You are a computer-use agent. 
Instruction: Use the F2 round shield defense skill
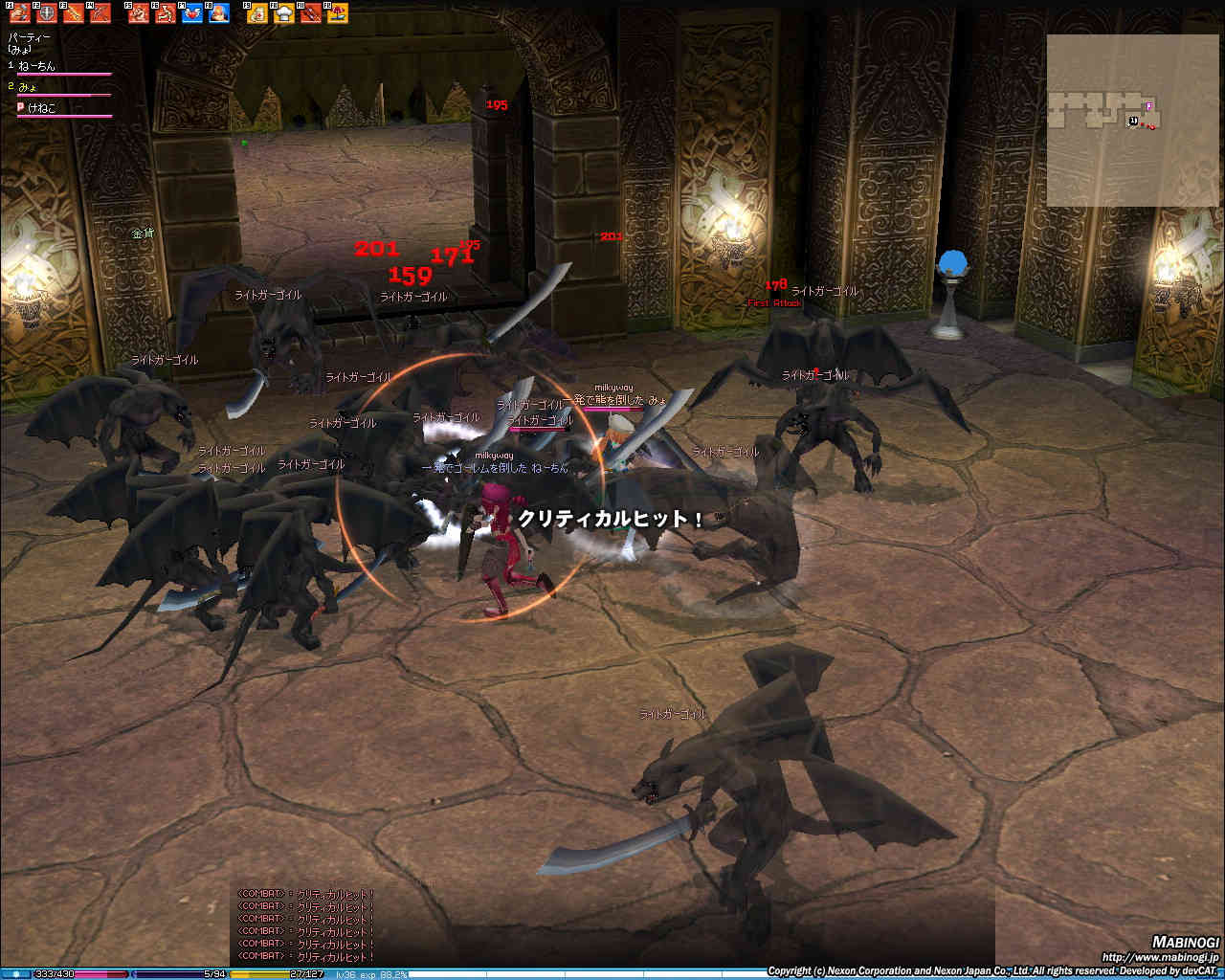pos(46,13)
